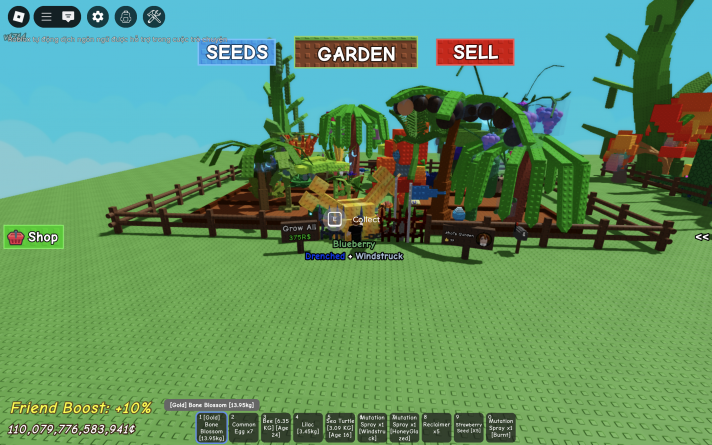
Task: Choose the Lilac hotbar slot
Action: pos(308,428)
